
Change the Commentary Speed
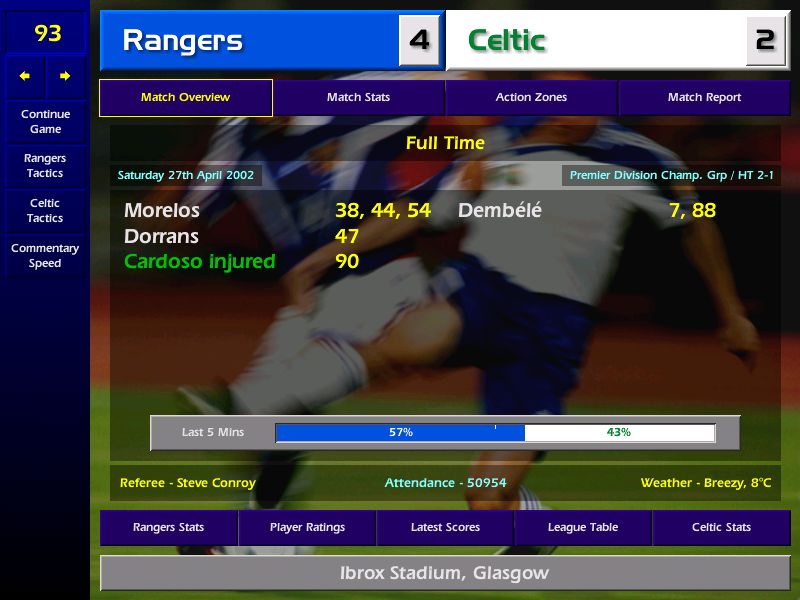click(x=45, y=255)
